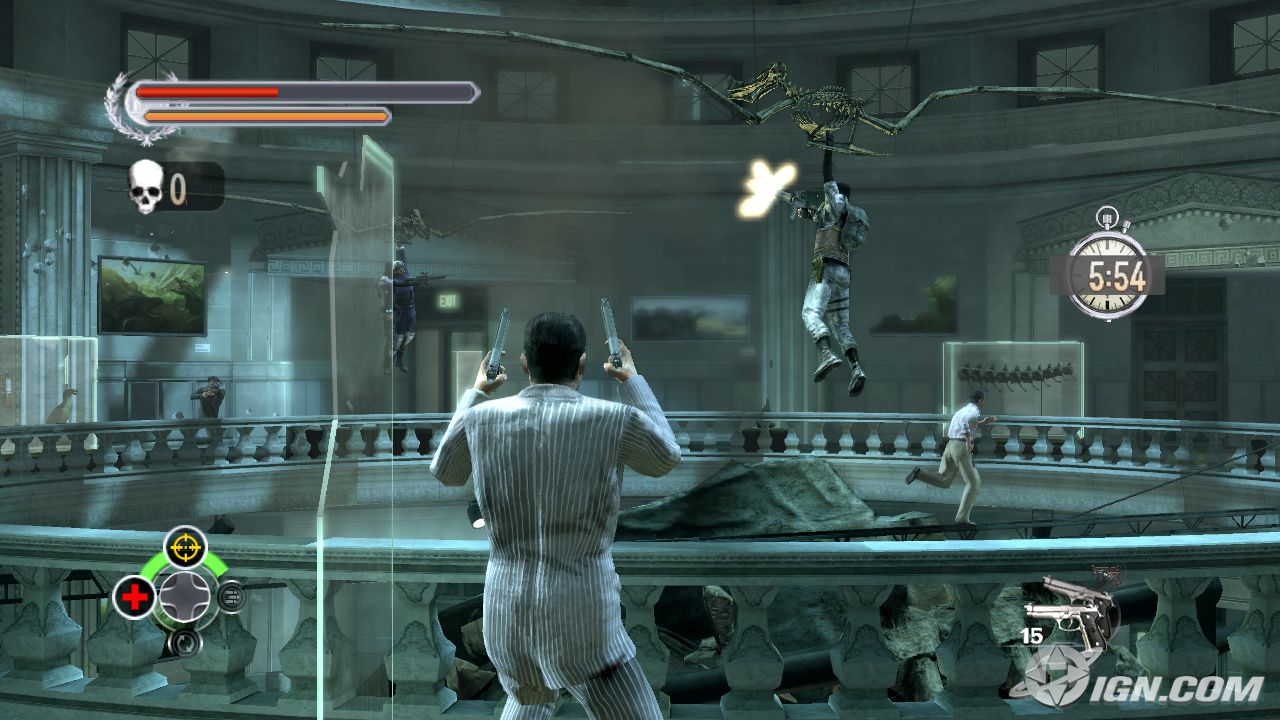
Task: Switch to the dim secondary weapon icon
Action: click(1108, 574)
